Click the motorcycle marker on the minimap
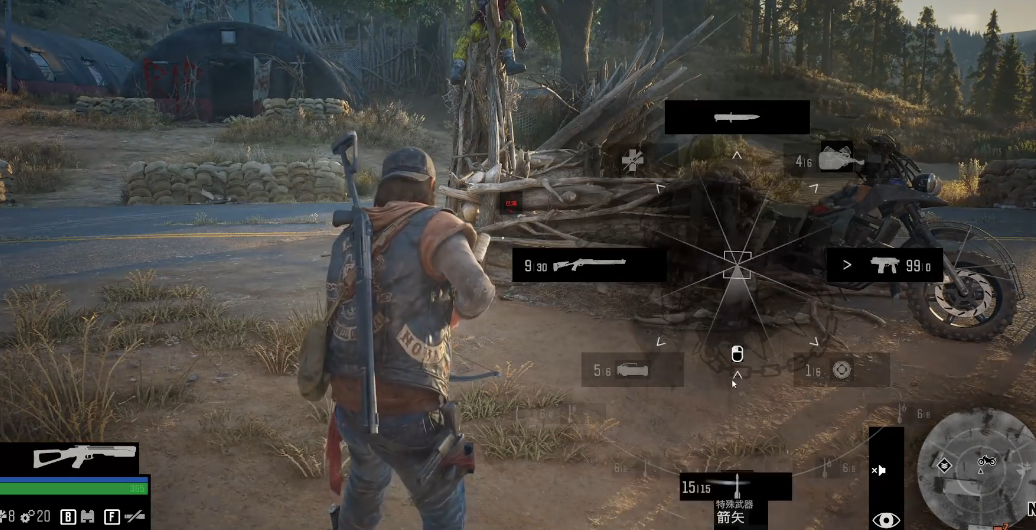Screen dimensions: 1036x530 [x=985, y=461]
